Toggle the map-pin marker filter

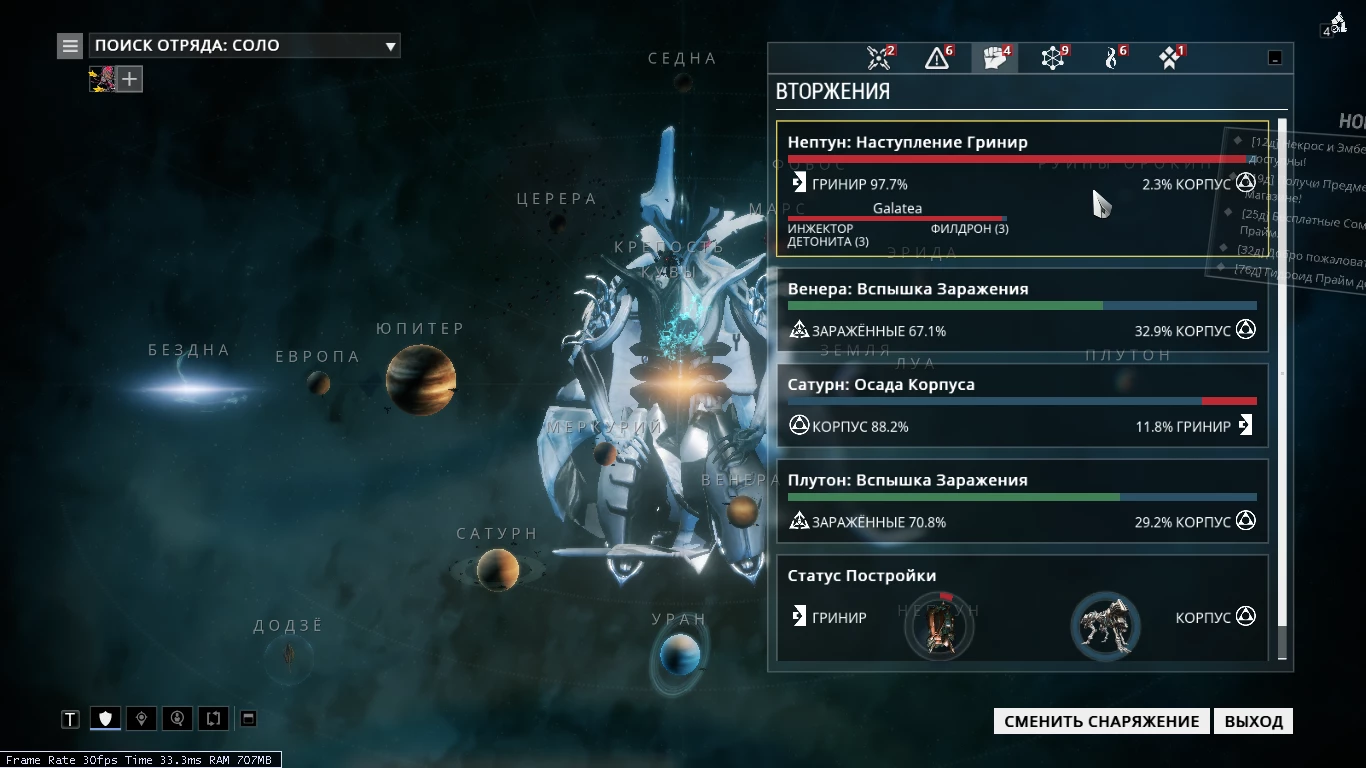tap(141, 718)
